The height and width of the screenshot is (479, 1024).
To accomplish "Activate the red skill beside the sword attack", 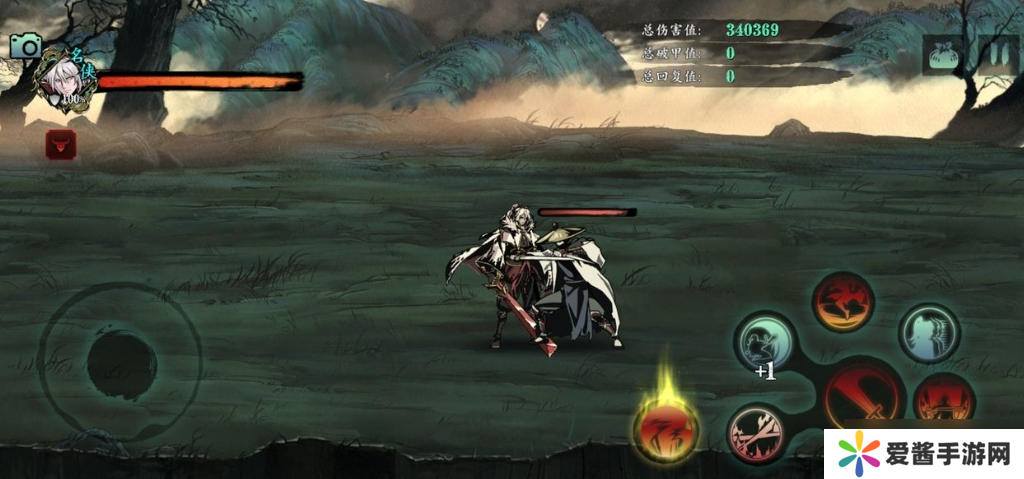I will pyautogui.click(x=942, y=399).
